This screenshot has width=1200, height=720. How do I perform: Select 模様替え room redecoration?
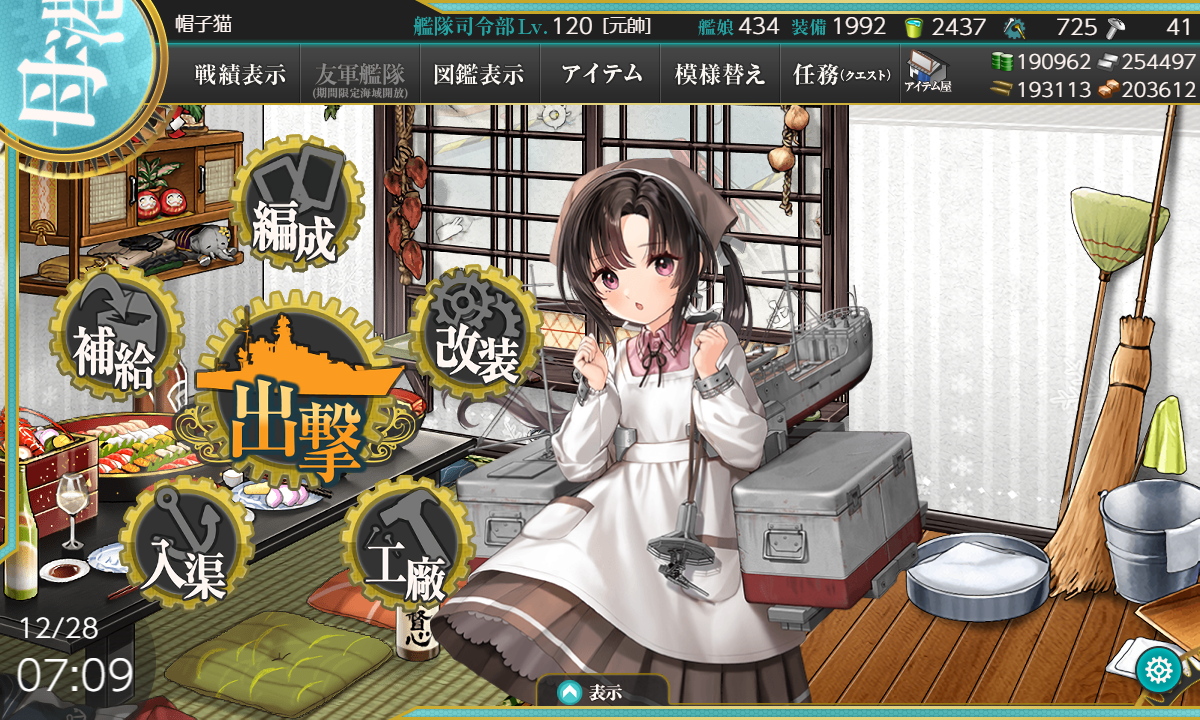[720, 74]
